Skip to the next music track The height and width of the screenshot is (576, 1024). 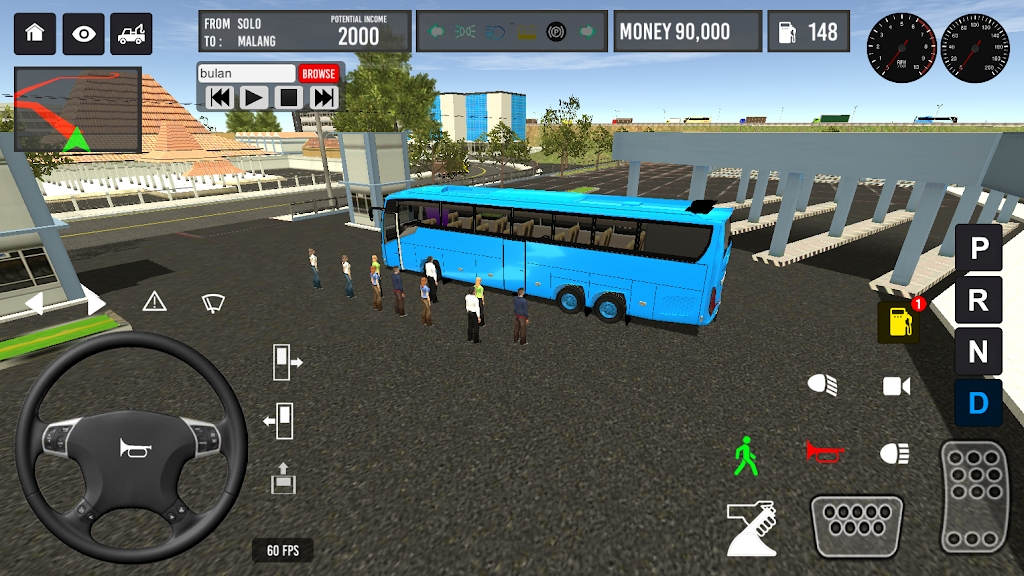pyautogui.click(x=323, y=97)
